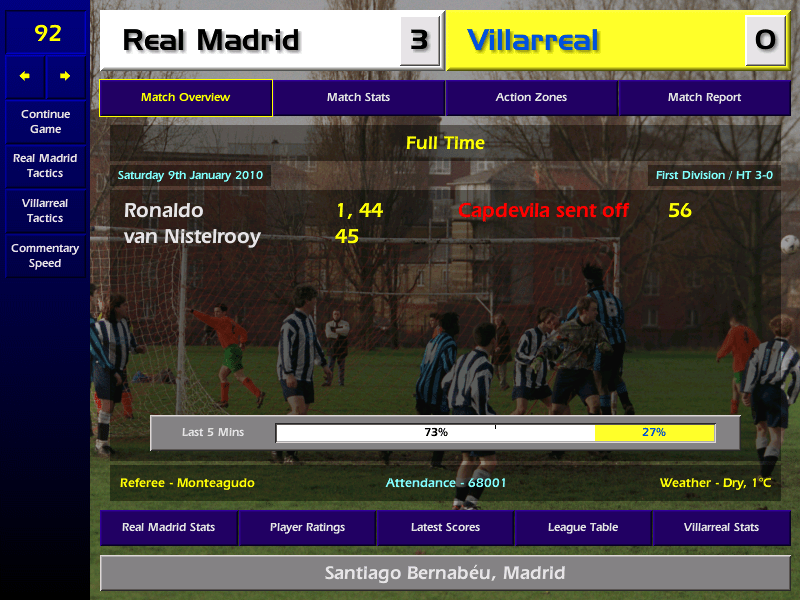Switch to the Match Stats tab

pos(358,98)
